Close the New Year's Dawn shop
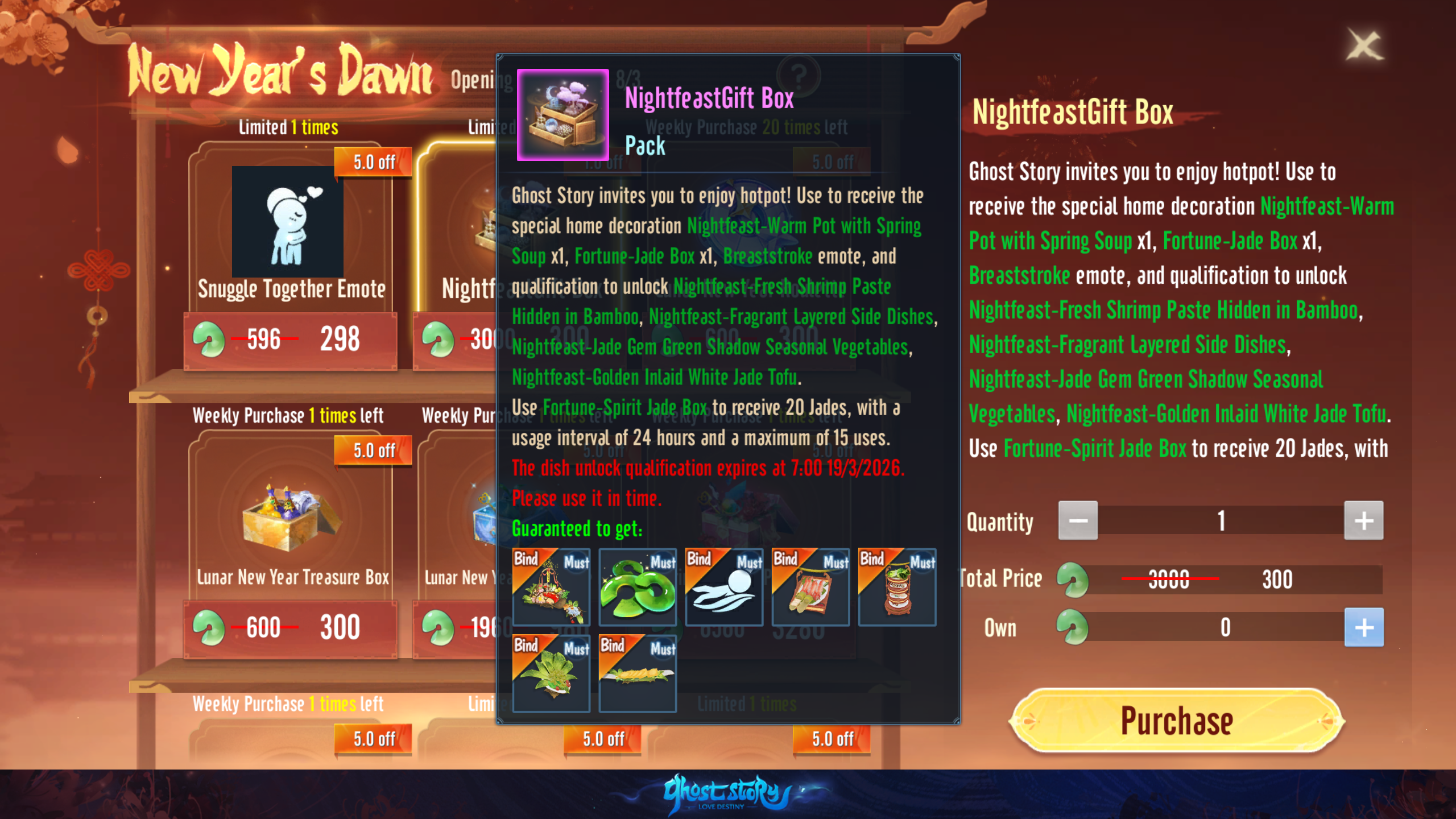The width and height of the screenshot is (1456, 819). click(1364, 45)
